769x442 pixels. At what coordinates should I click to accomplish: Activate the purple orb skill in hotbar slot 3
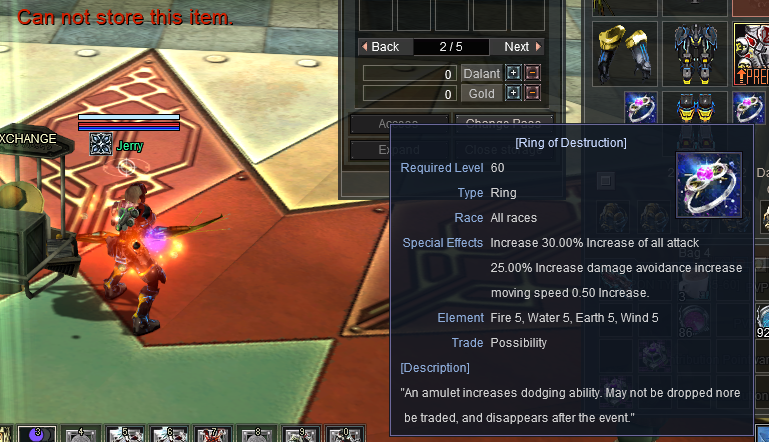(x=37, y=435)
